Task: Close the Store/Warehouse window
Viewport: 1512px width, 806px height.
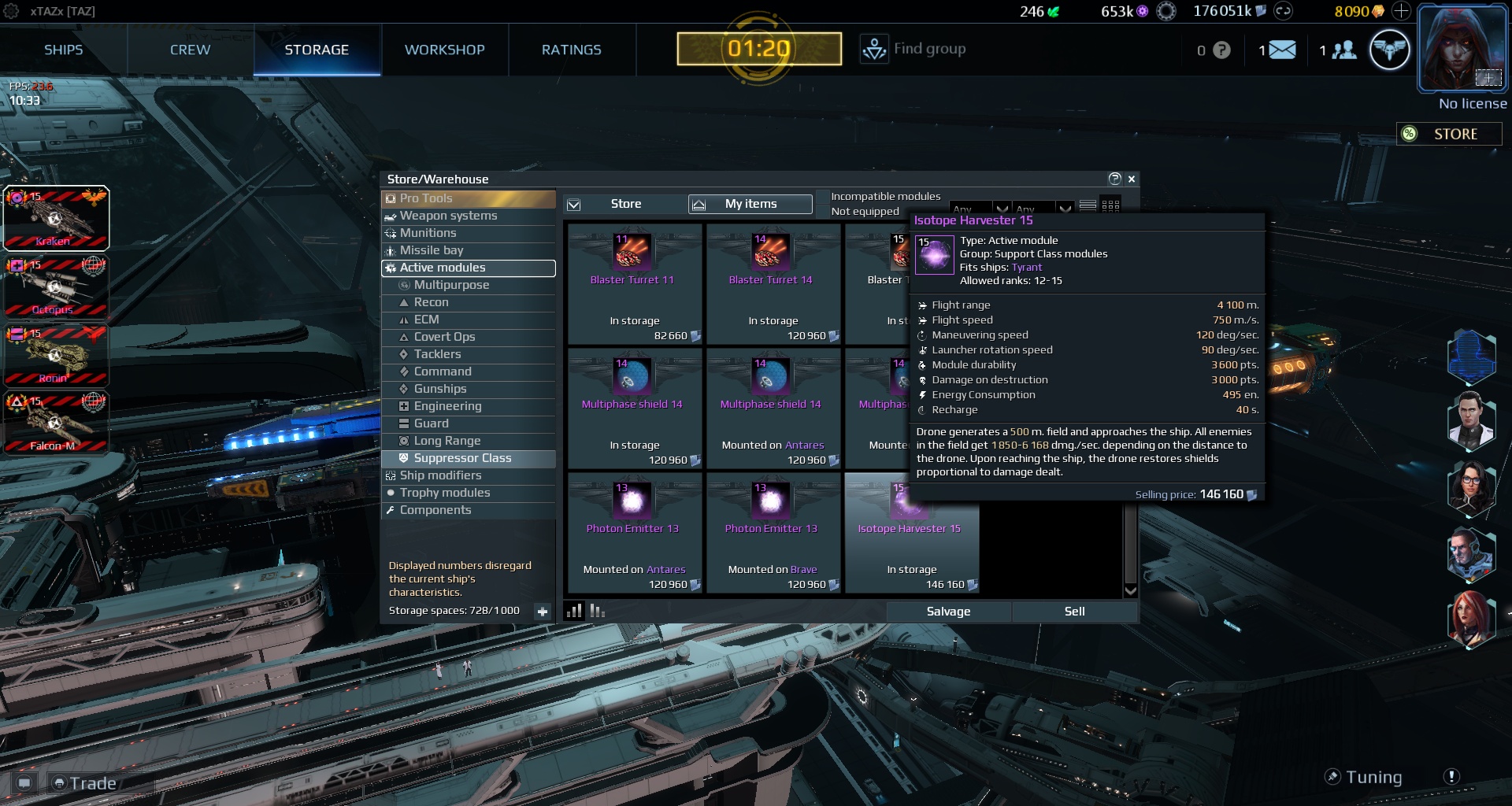Action: (1132, 179)
